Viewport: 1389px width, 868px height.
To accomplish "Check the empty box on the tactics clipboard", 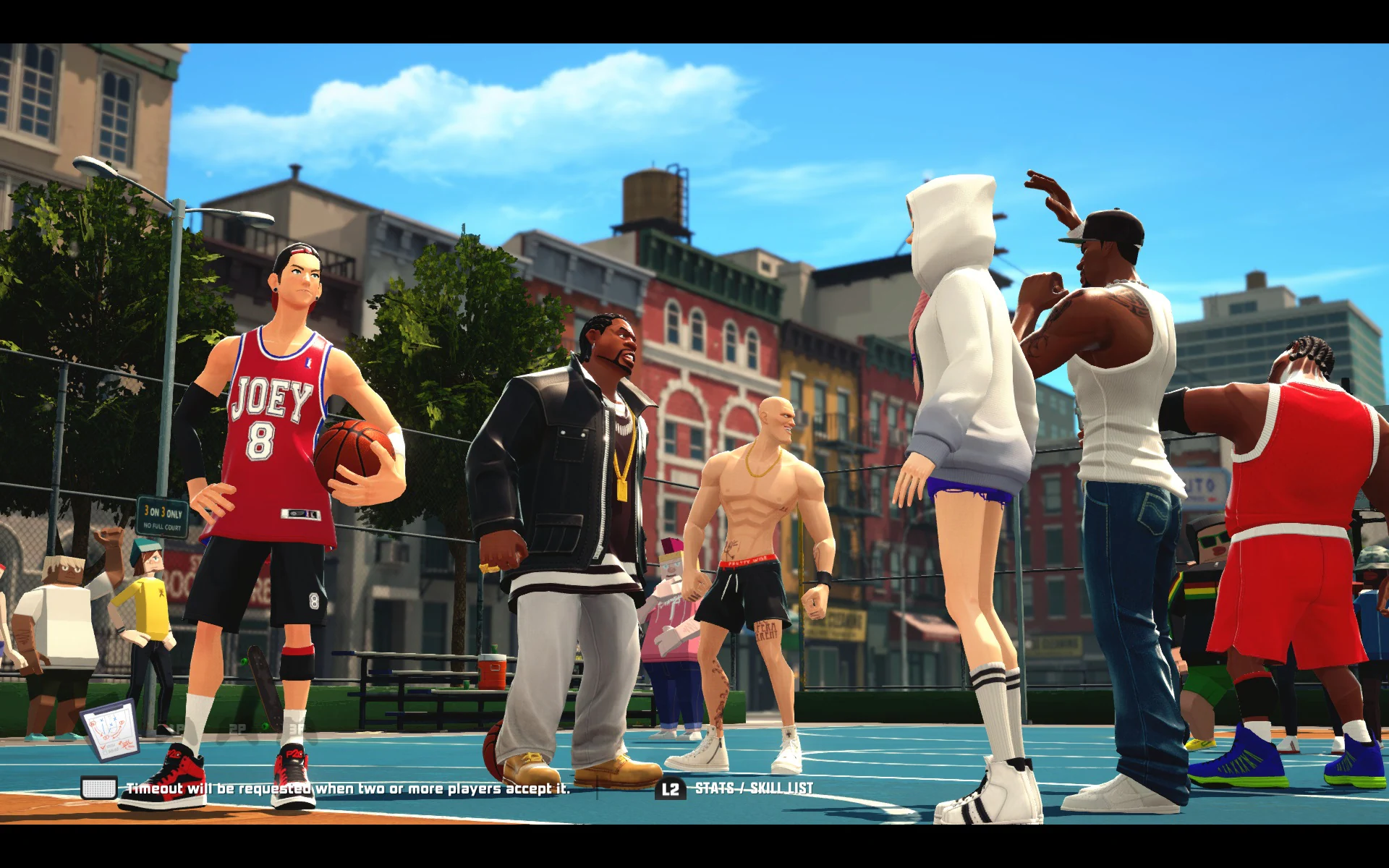I will click(x=106, y=753).
